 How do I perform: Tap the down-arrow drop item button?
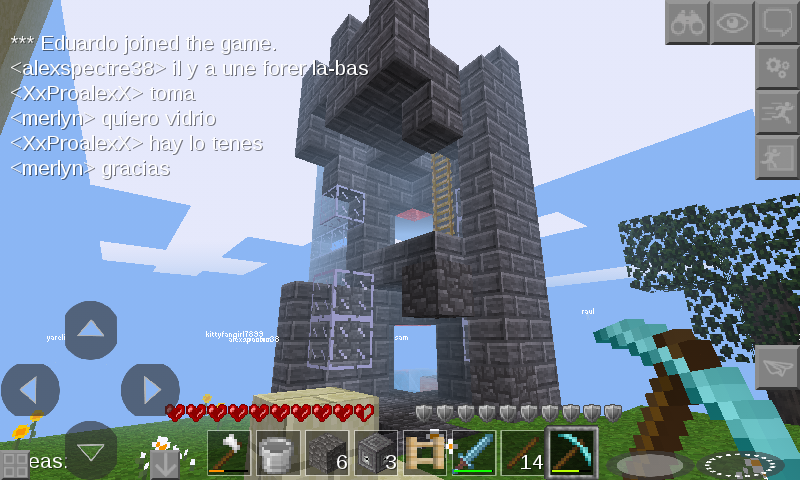coord(164,464)
